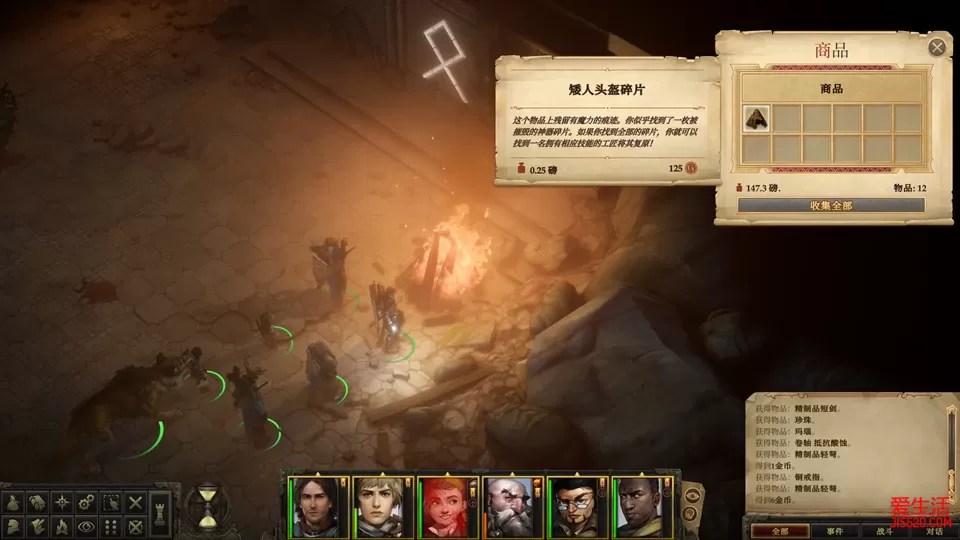Show the 战斗 combat log tab
This screenshot has width=960, height=540.
point(885,531)
